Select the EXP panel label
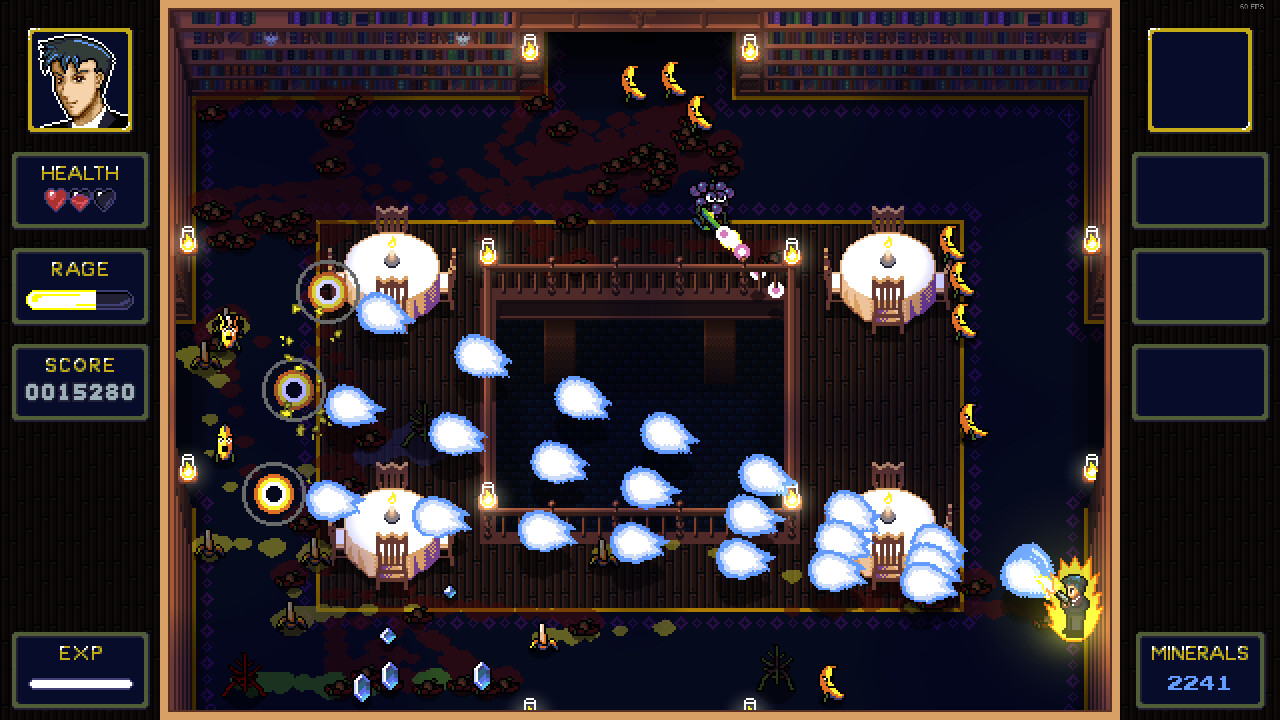This screenshot has height=720, width=1280. [80, 653]
